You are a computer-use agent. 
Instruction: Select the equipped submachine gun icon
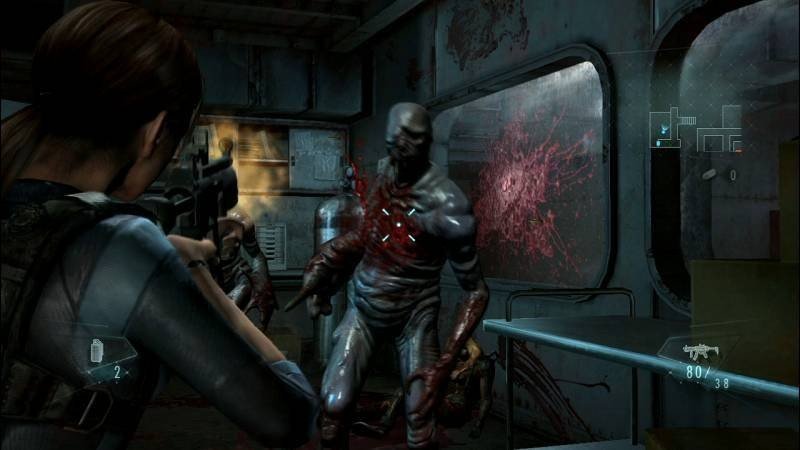coord(698,352)
